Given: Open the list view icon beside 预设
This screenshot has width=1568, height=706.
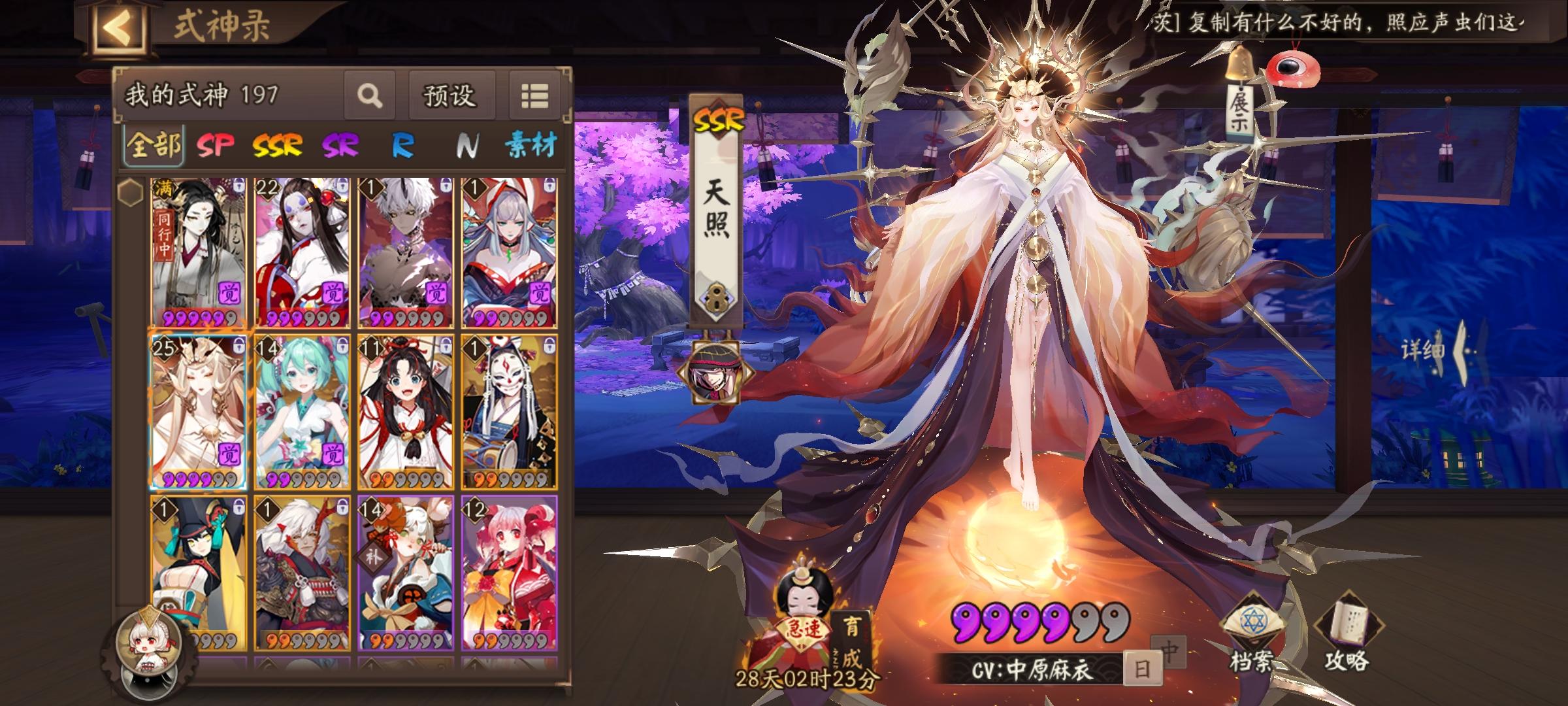Looking at the screenshot, I should (x=533, y=95).
